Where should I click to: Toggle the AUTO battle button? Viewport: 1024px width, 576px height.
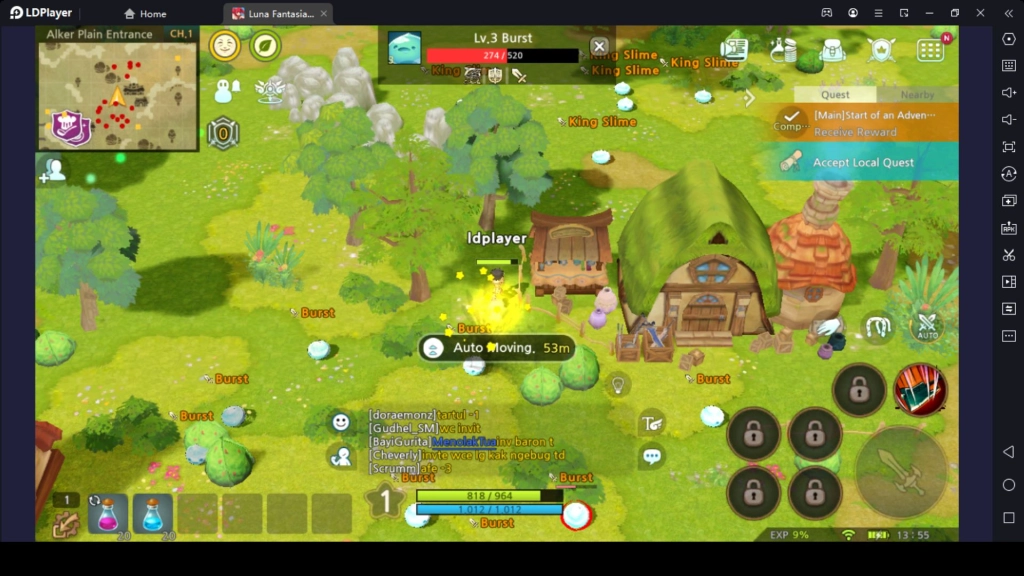927,326
